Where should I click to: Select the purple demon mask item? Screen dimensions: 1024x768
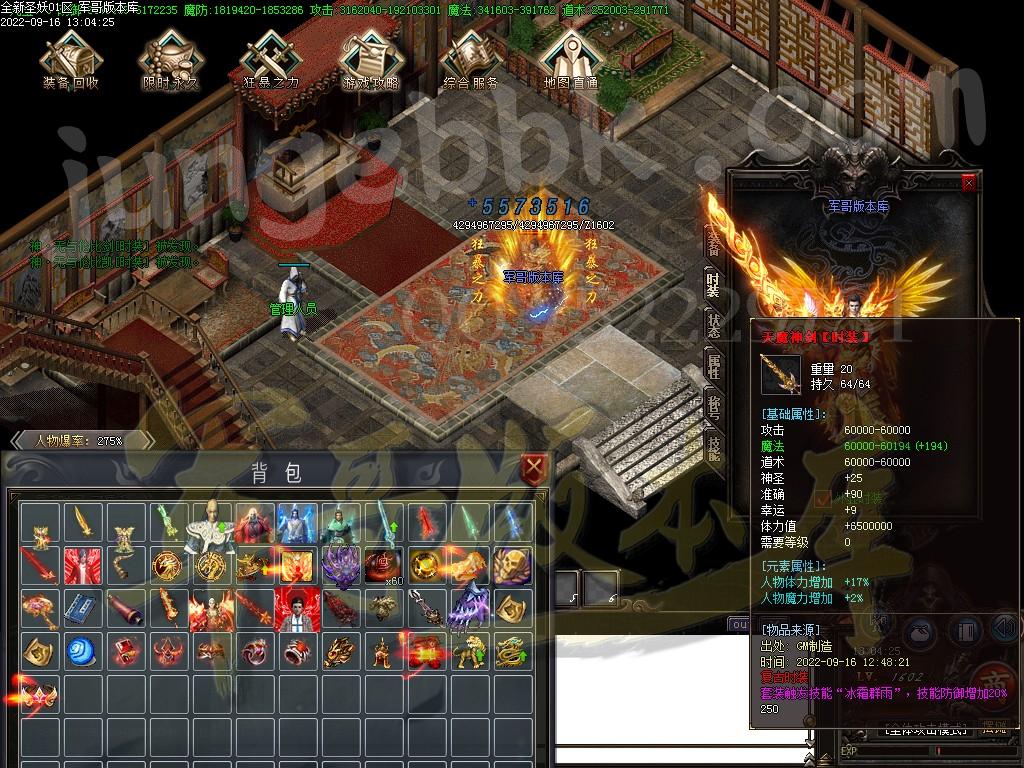[341, 565]
